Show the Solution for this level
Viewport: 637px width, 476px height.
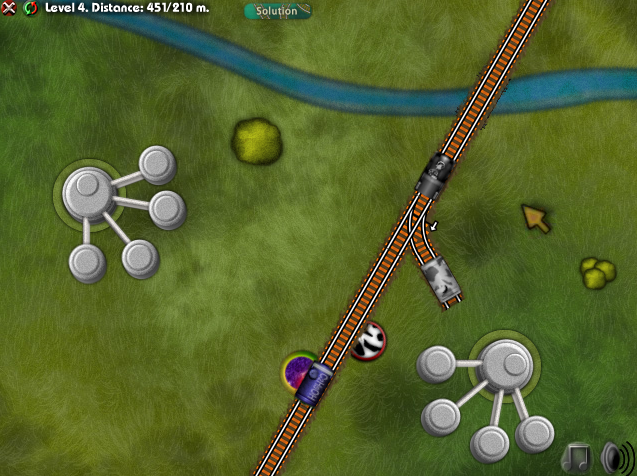pyautogui.click(x=277, y=11)
